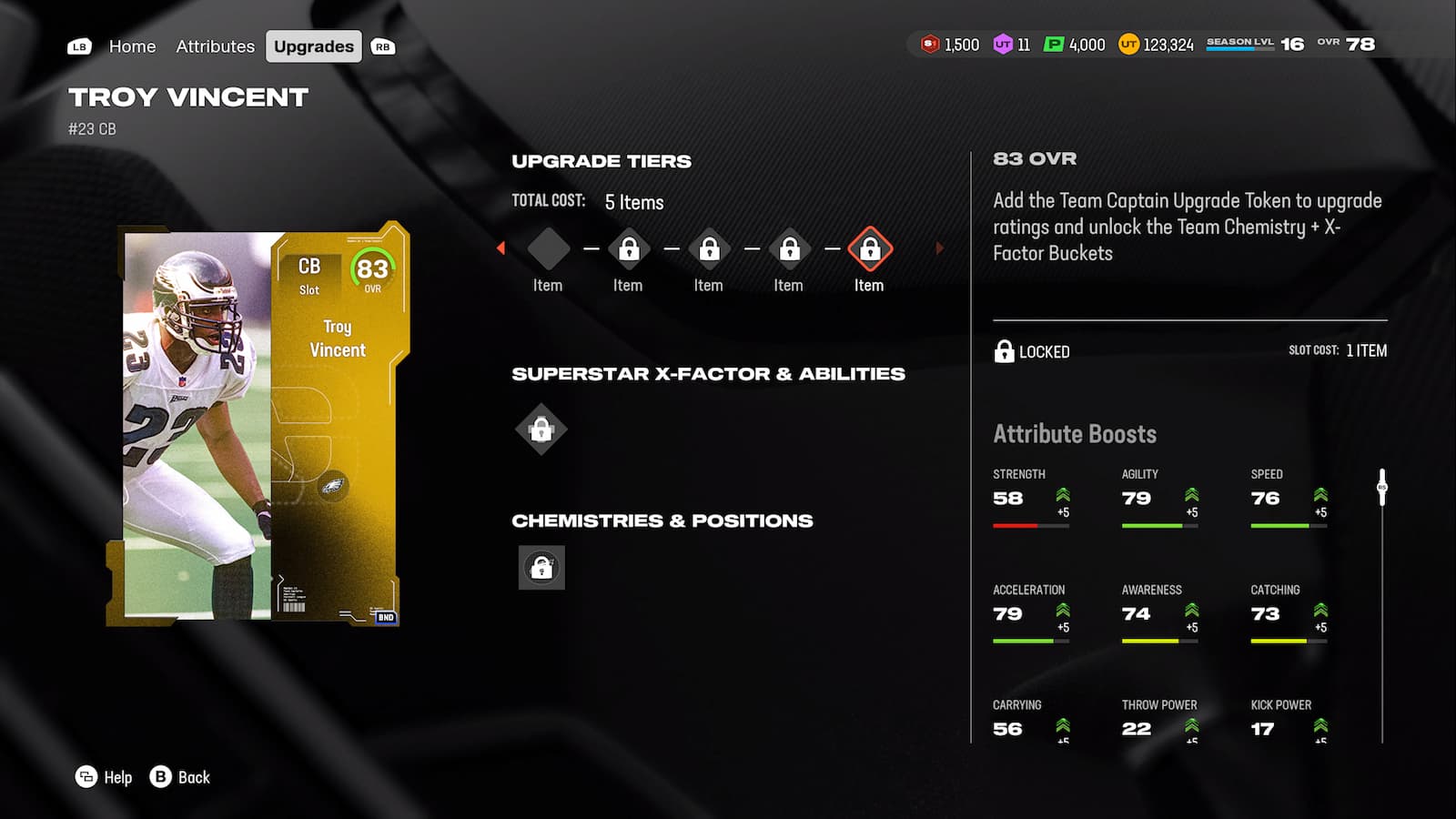1456x819 pixels.
Task: Click the purple UT tickets icon
Action: pyautogui.click(x=1004, y=44)
